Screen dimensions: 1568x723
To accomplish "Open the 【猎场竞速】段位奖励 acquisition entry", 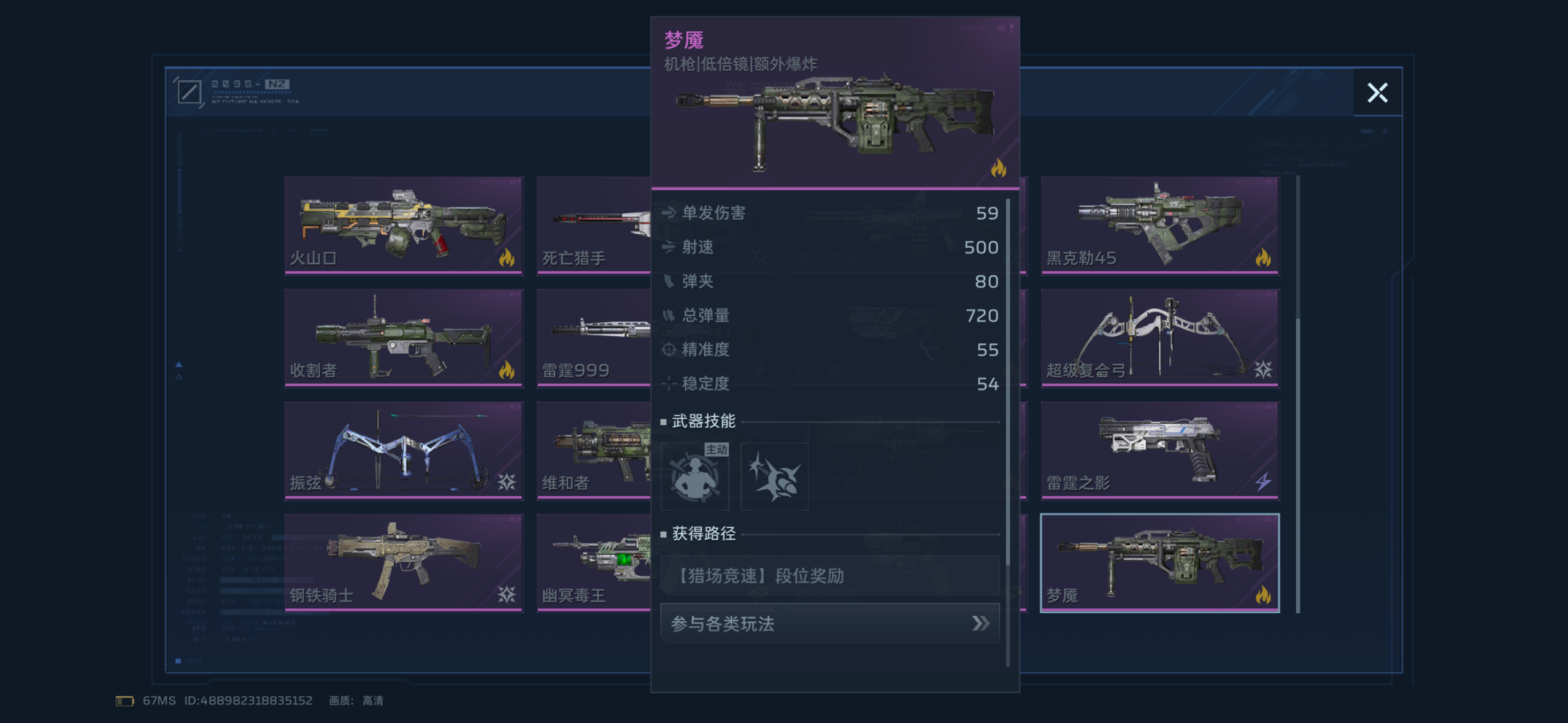I will tap(829, 575).
